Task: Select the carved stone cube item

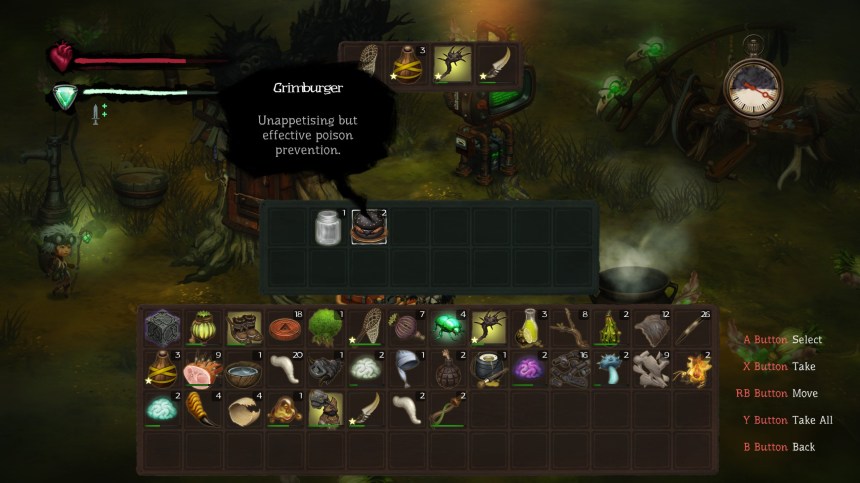Action: (x=161, y=327)
